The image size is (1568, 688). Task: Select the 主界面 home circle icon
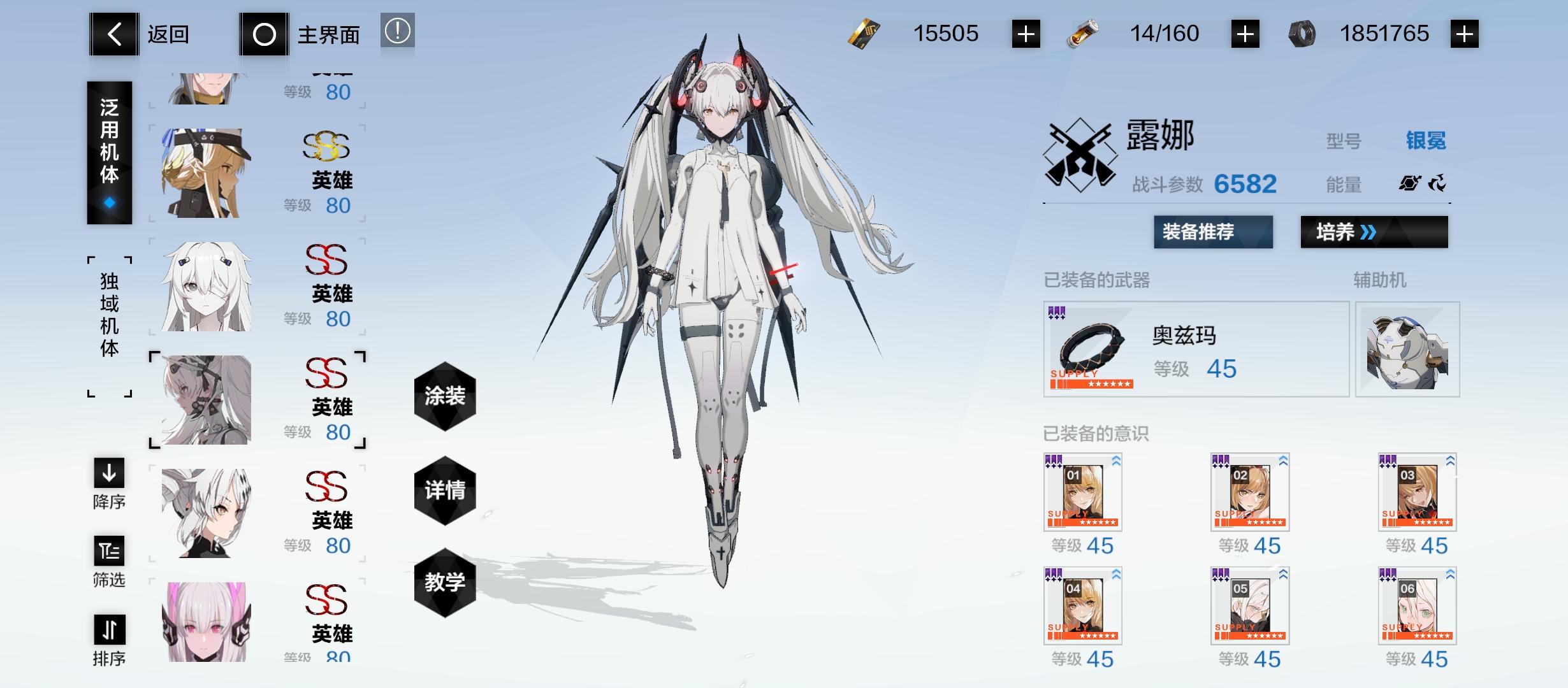265,34
